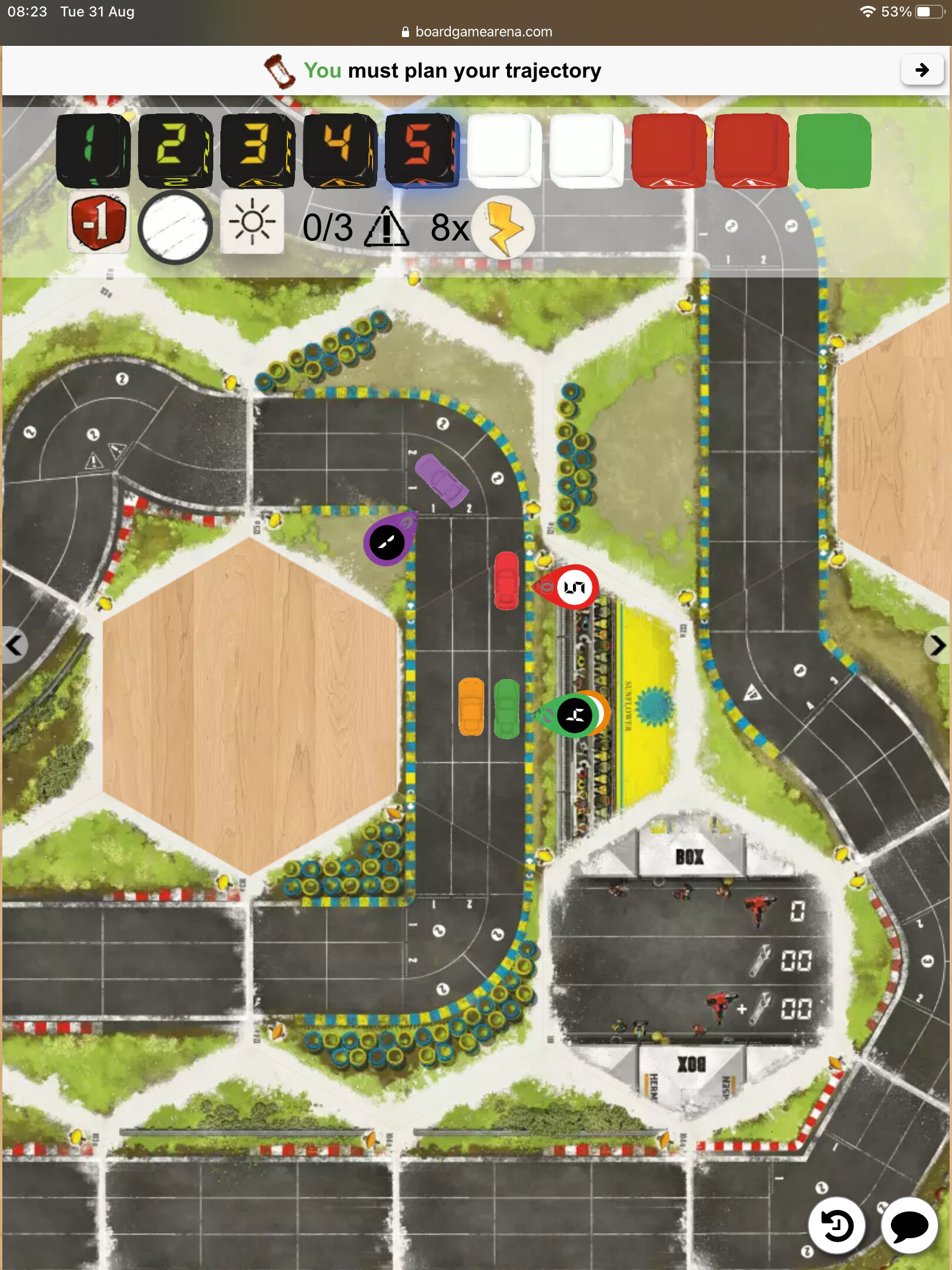Pan the board with the right chevron
Screen dimensions: 952x1270
pos(938,646)
